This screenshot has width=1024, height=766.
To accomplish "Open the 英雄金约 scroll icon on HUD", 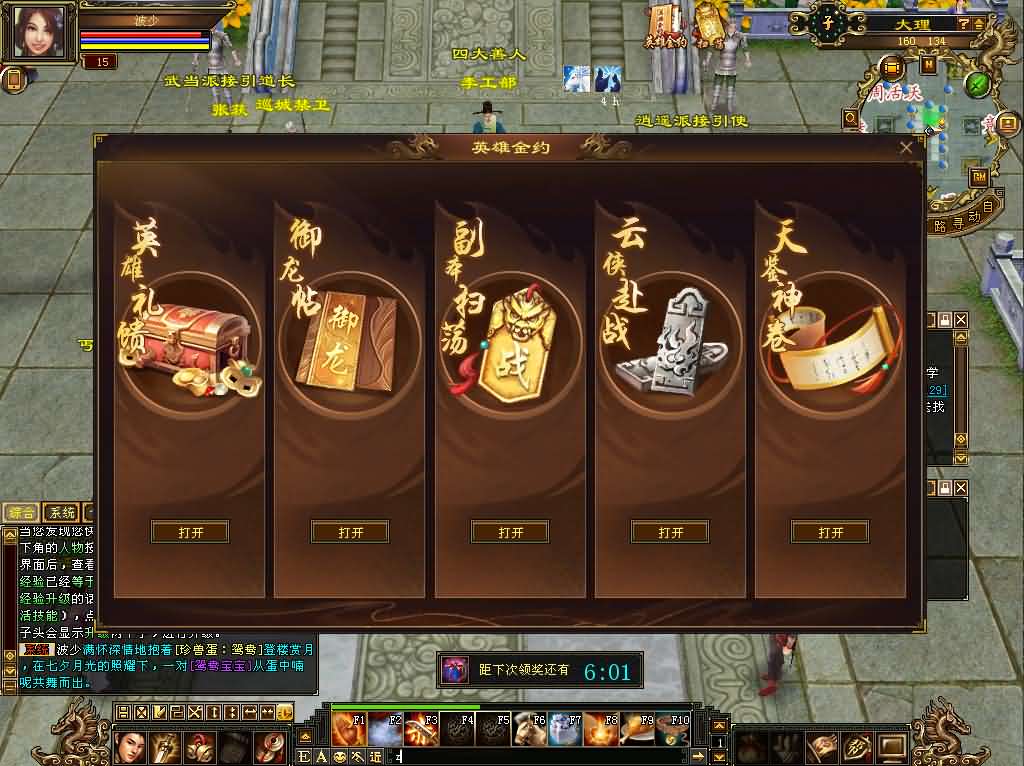I will coord(665,26).
